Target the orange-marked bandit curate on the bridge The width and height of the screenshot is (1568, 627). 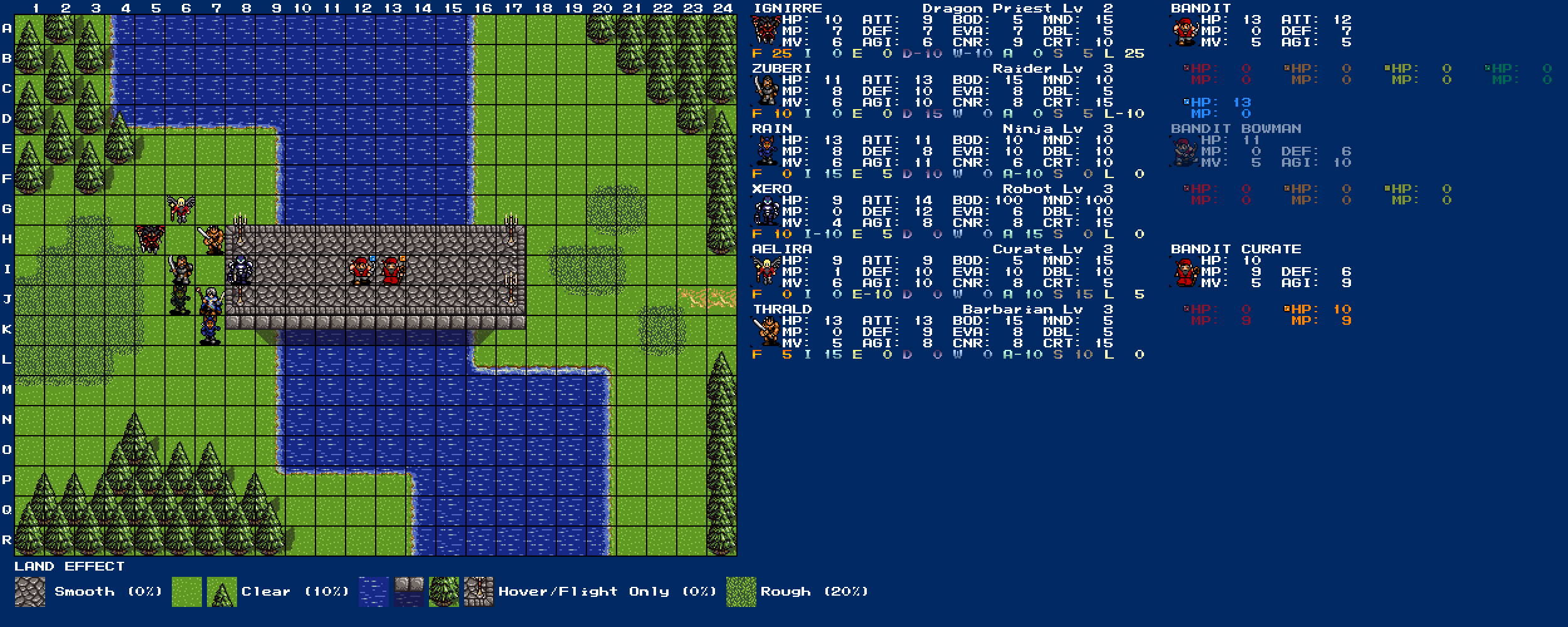coord(391,271)
